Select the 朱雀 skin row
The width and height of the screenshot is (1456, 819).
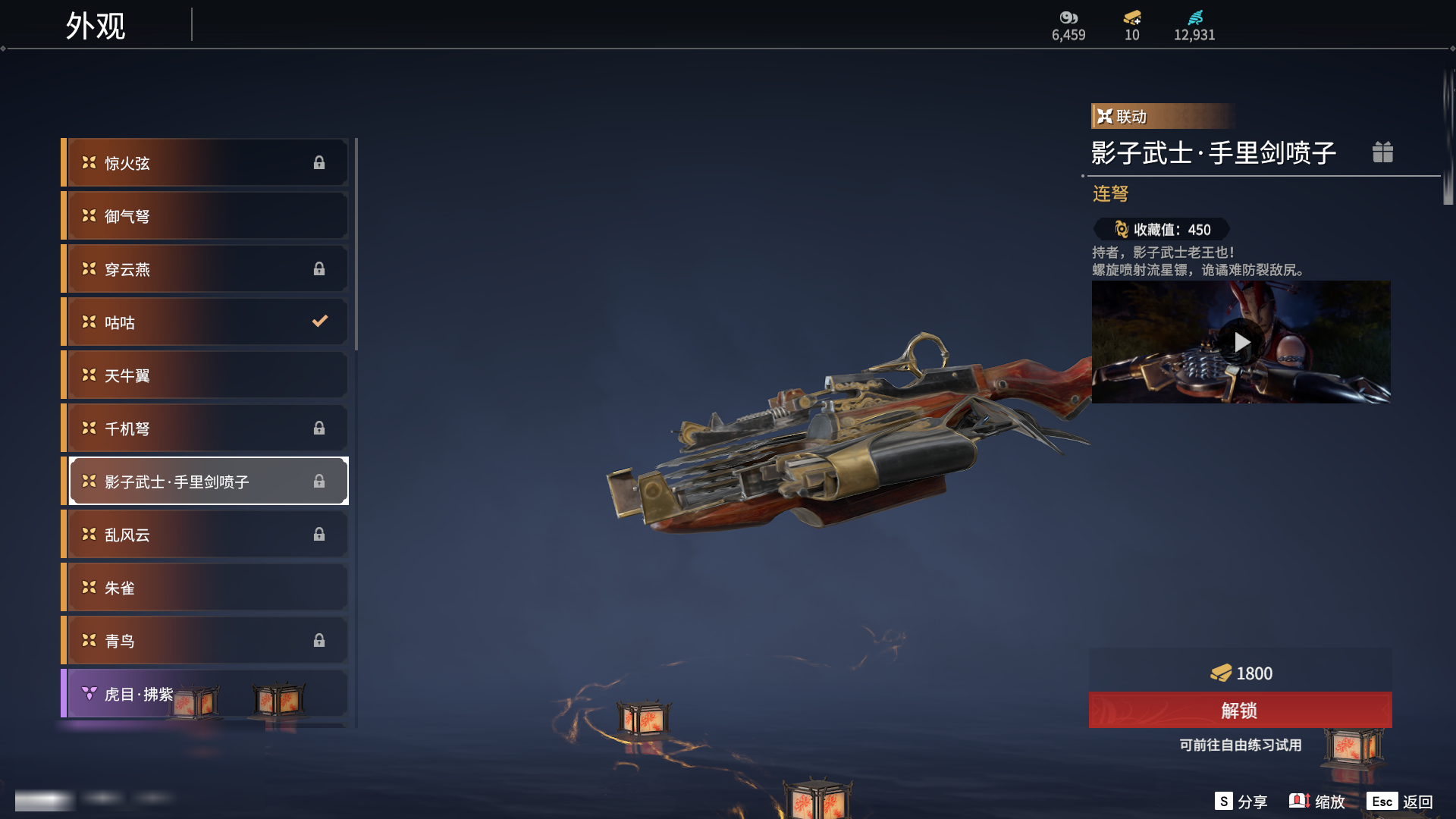click(x=205, y=588)
